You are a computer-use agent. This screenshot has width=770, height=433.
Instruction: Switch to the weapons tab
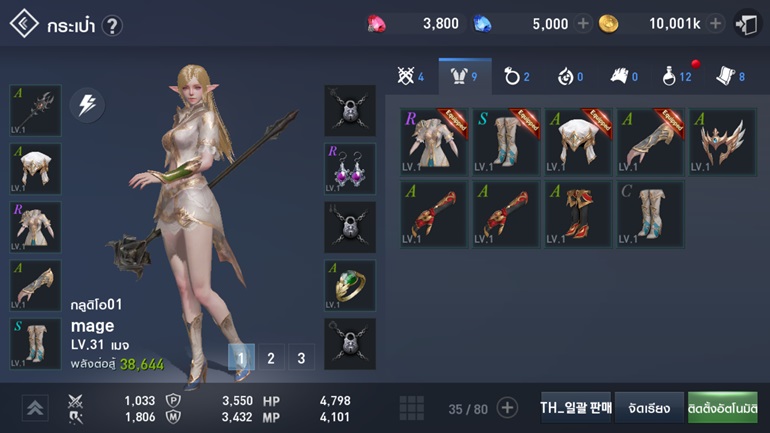[410, 76]
